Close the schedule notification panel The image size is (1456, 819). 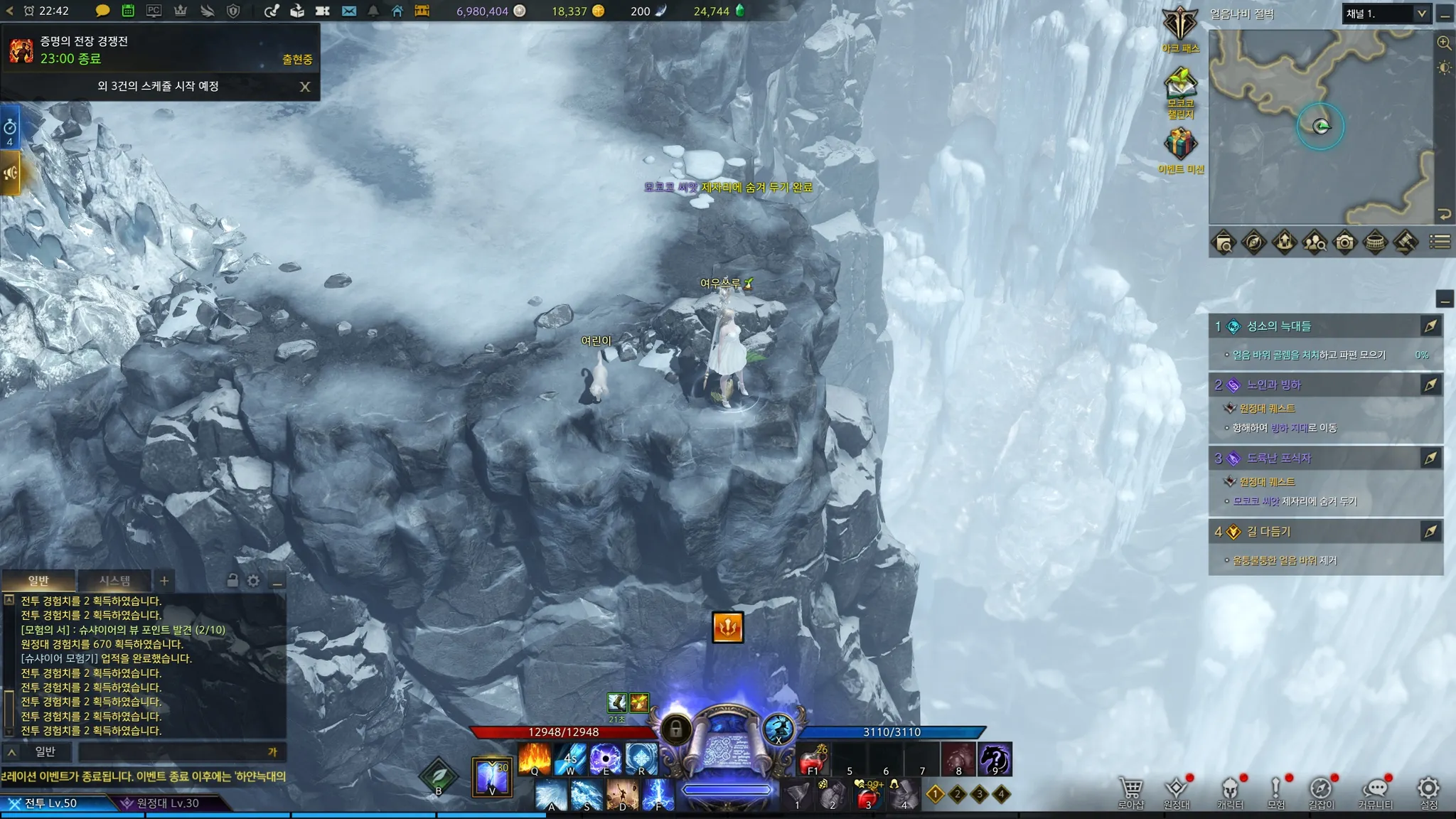click(x=305, y=87)
